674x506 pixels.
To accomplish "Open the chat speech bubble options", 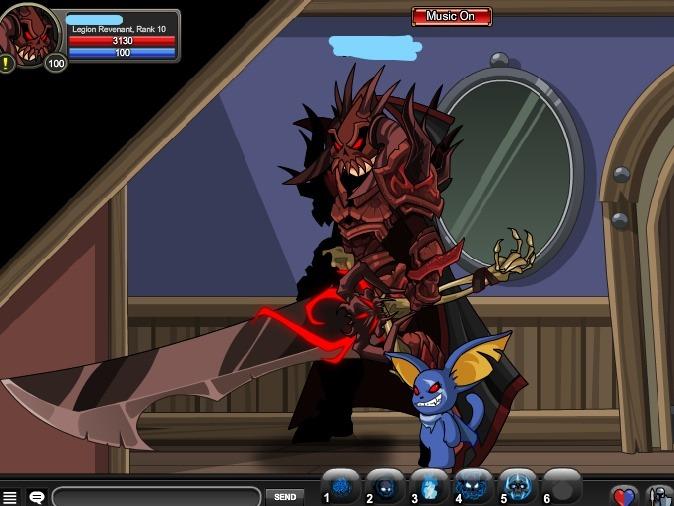I will tap(36, 497).
